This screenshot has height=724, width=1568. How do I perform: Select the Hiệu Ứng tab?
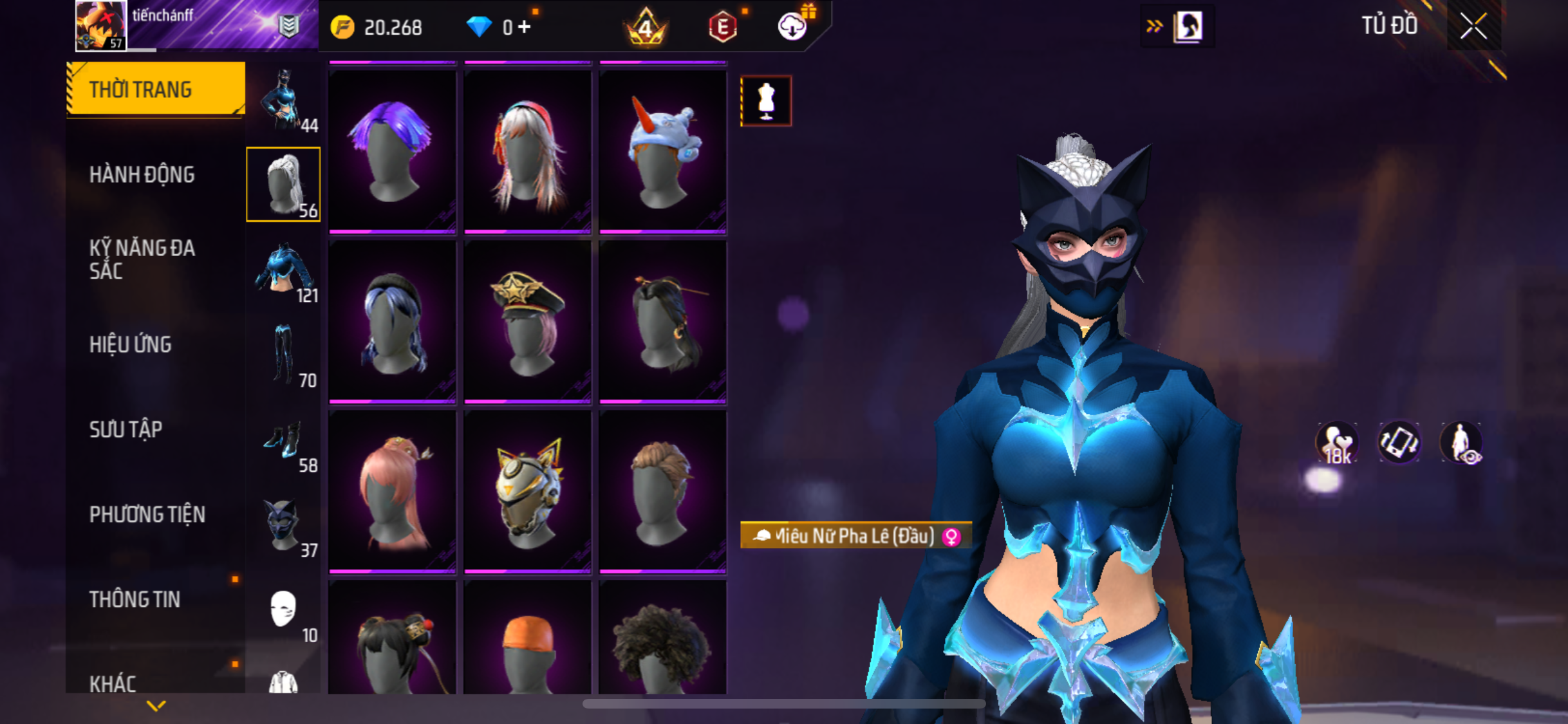(x=131, y=344)
